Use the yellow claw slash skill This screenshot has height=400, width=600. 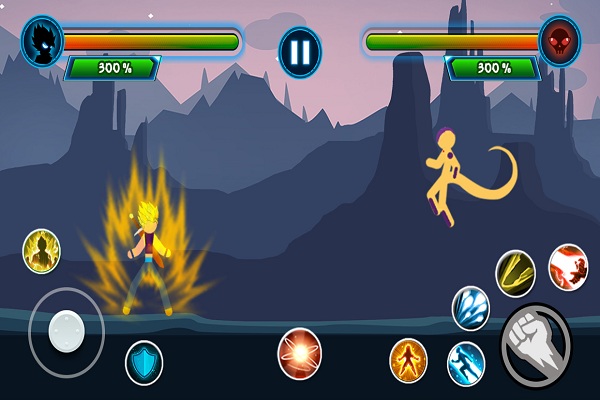click(515, 272)
